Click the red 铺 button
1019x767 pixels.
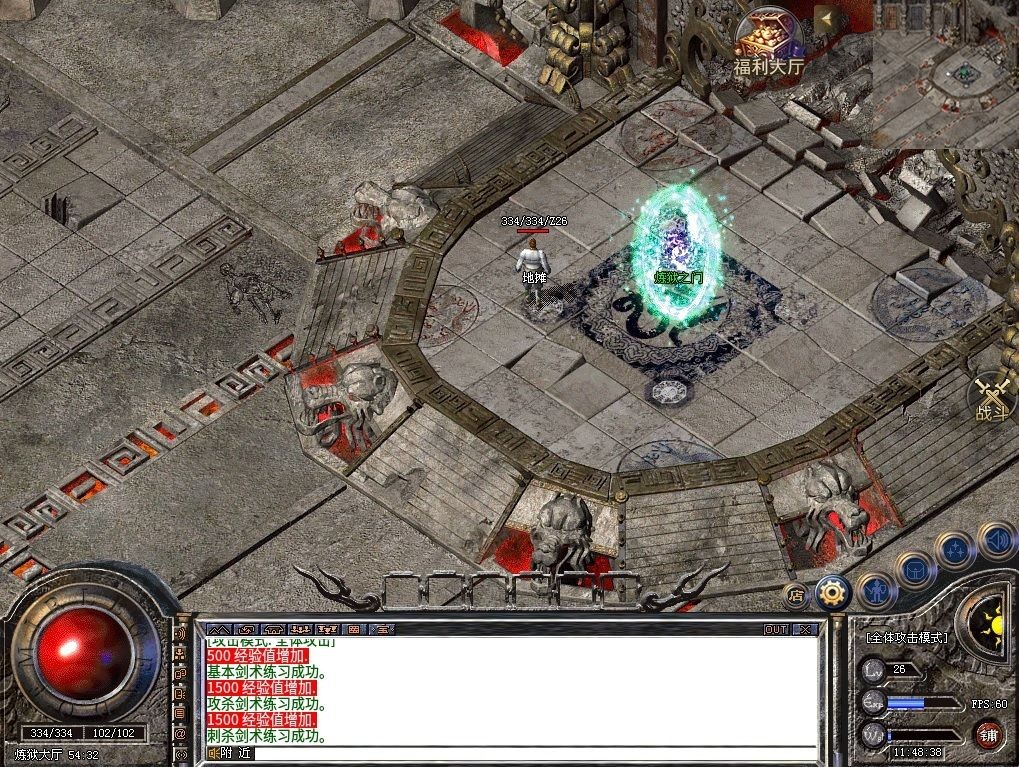pyautogui.click(x=988, y=733)
